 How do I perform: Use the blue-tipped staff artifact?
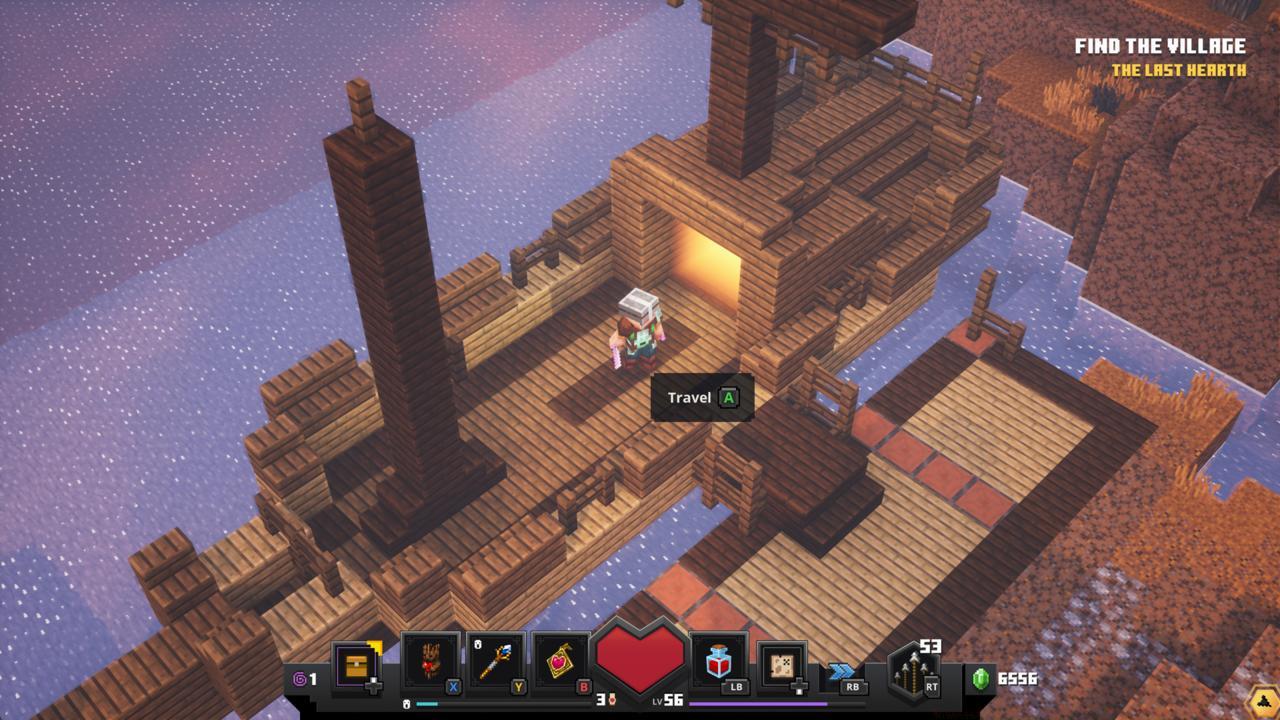(x=495, y=661)
